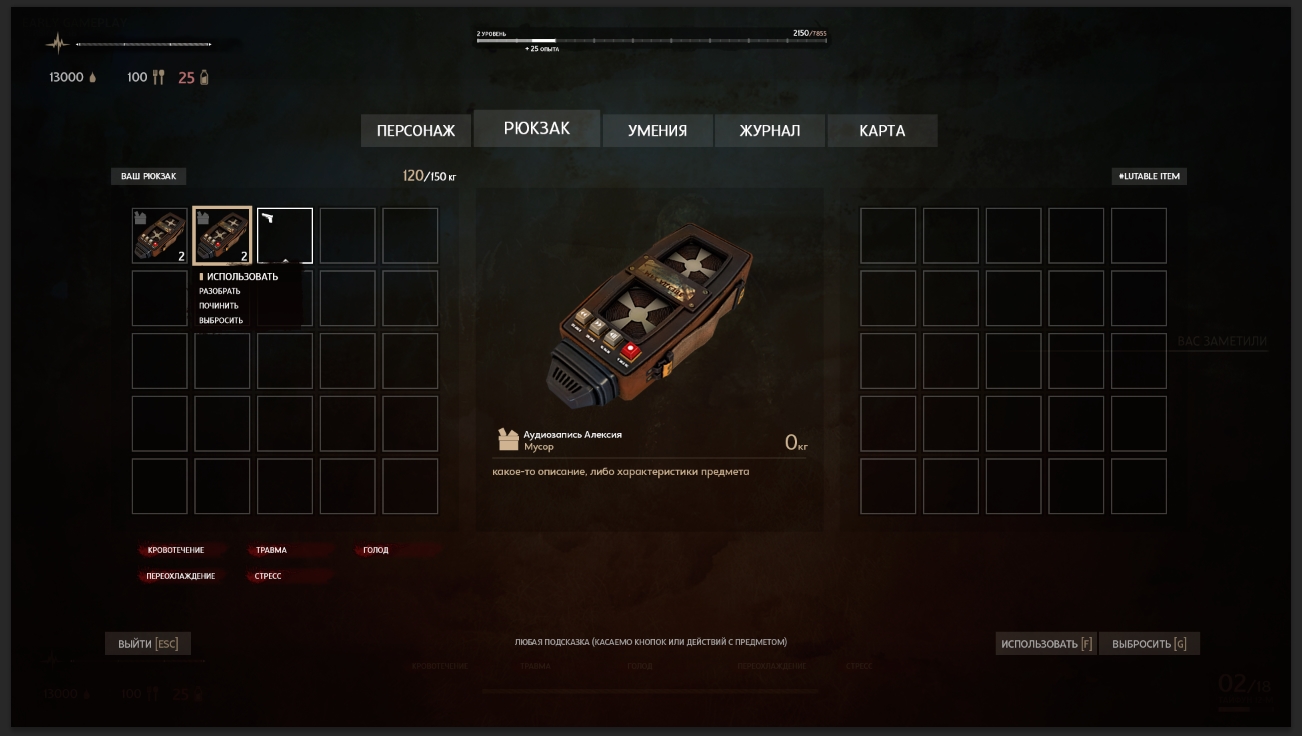Click the ВЫЙТИ exit button

[148, 644]
